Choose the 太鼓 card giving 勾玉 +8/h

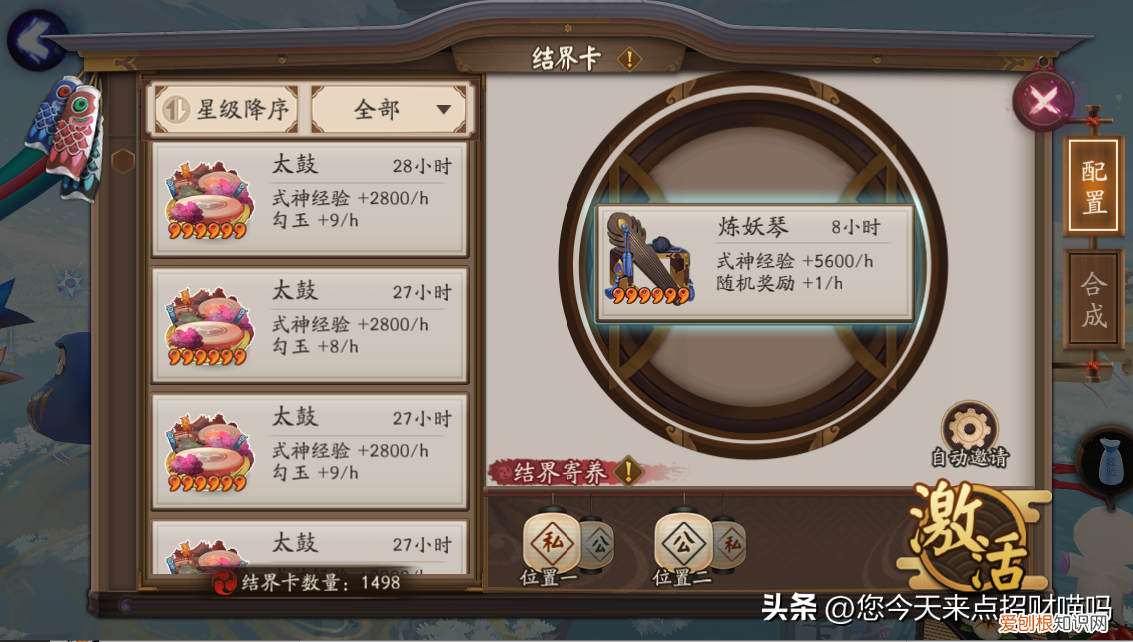pos(310,324)
